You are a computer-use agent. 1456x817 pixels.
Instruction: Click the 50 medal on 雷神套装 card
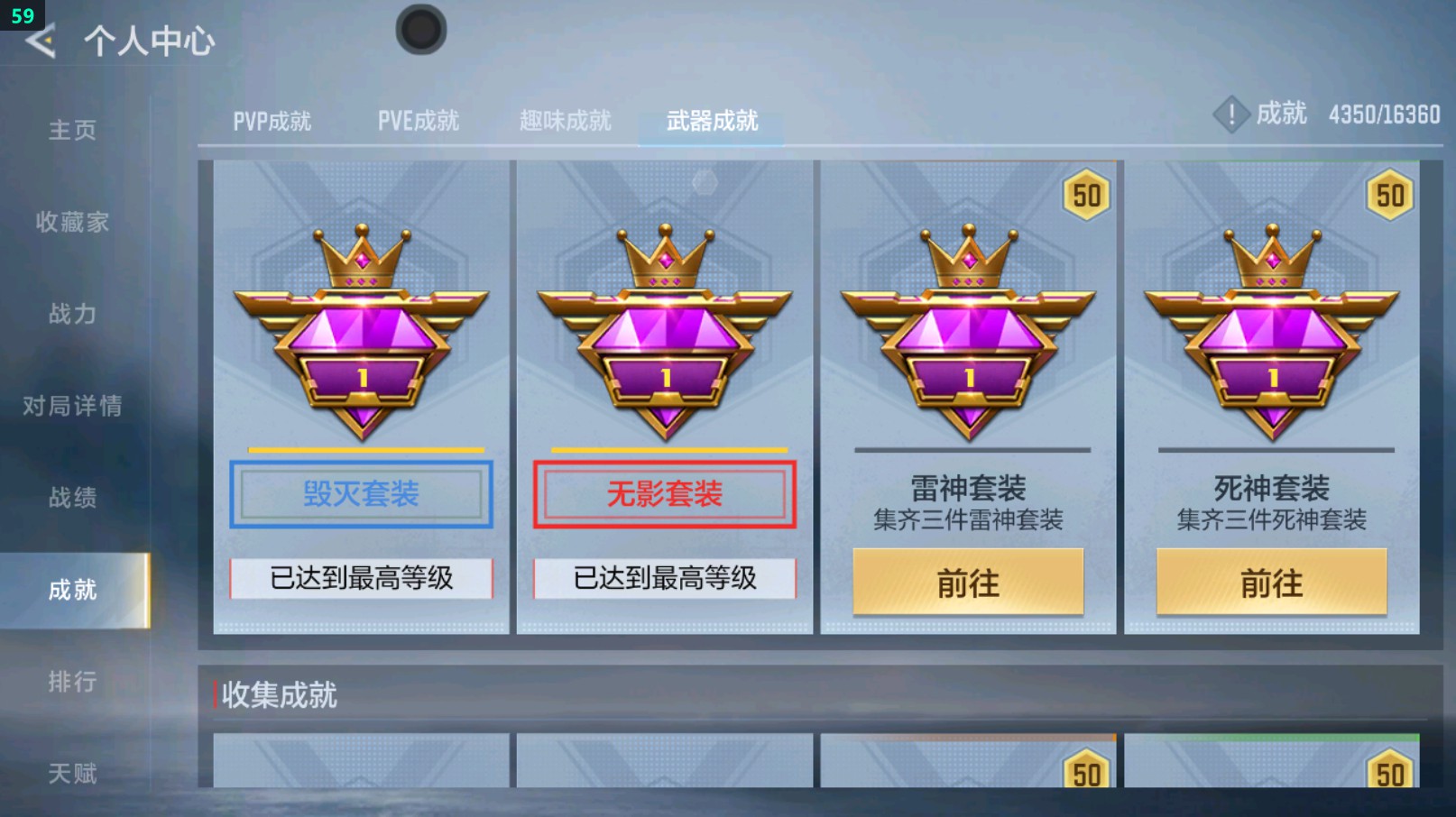(1086, 194)
